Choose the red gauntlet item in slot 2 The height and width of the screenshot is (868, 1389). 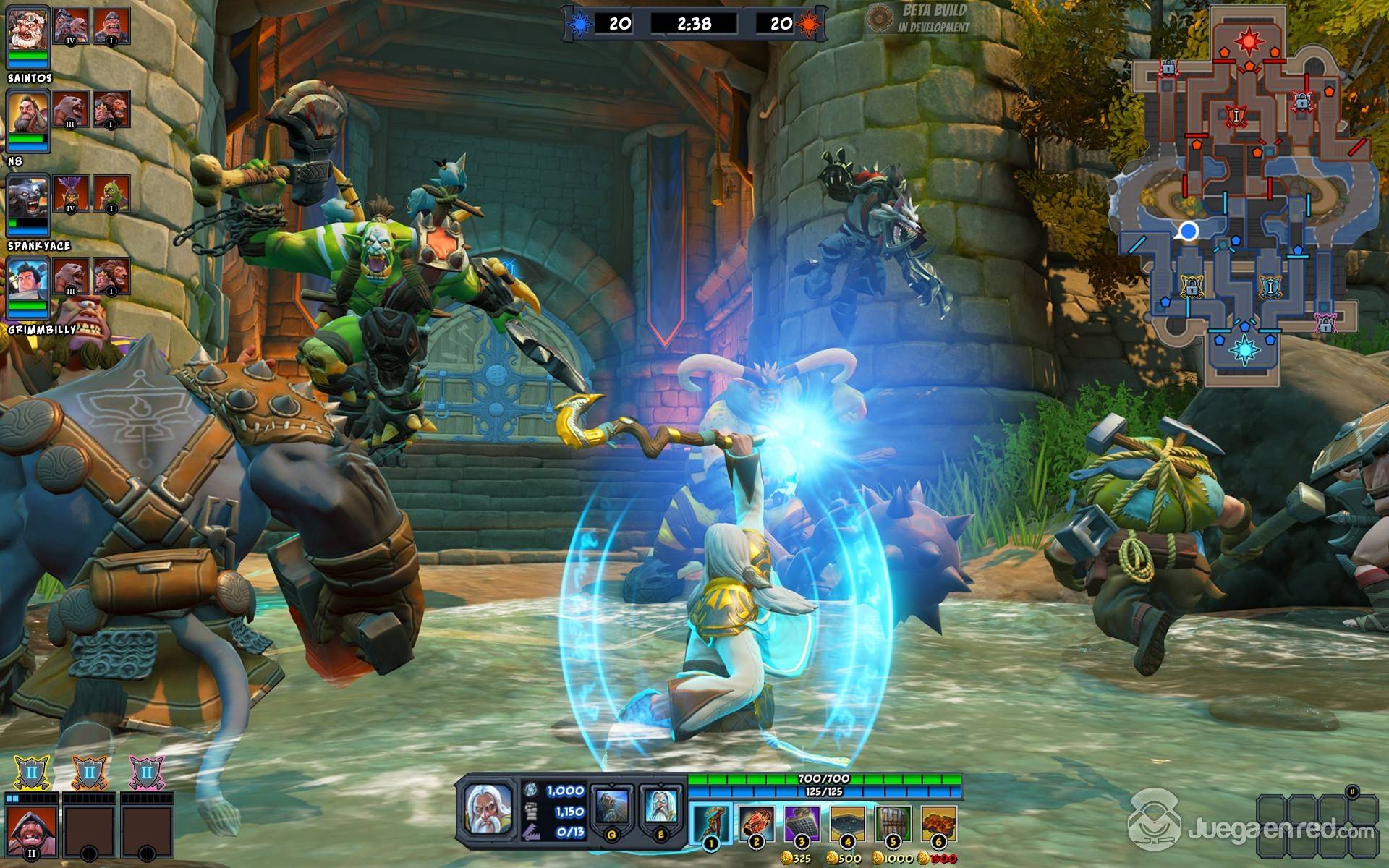pos(756,825)
